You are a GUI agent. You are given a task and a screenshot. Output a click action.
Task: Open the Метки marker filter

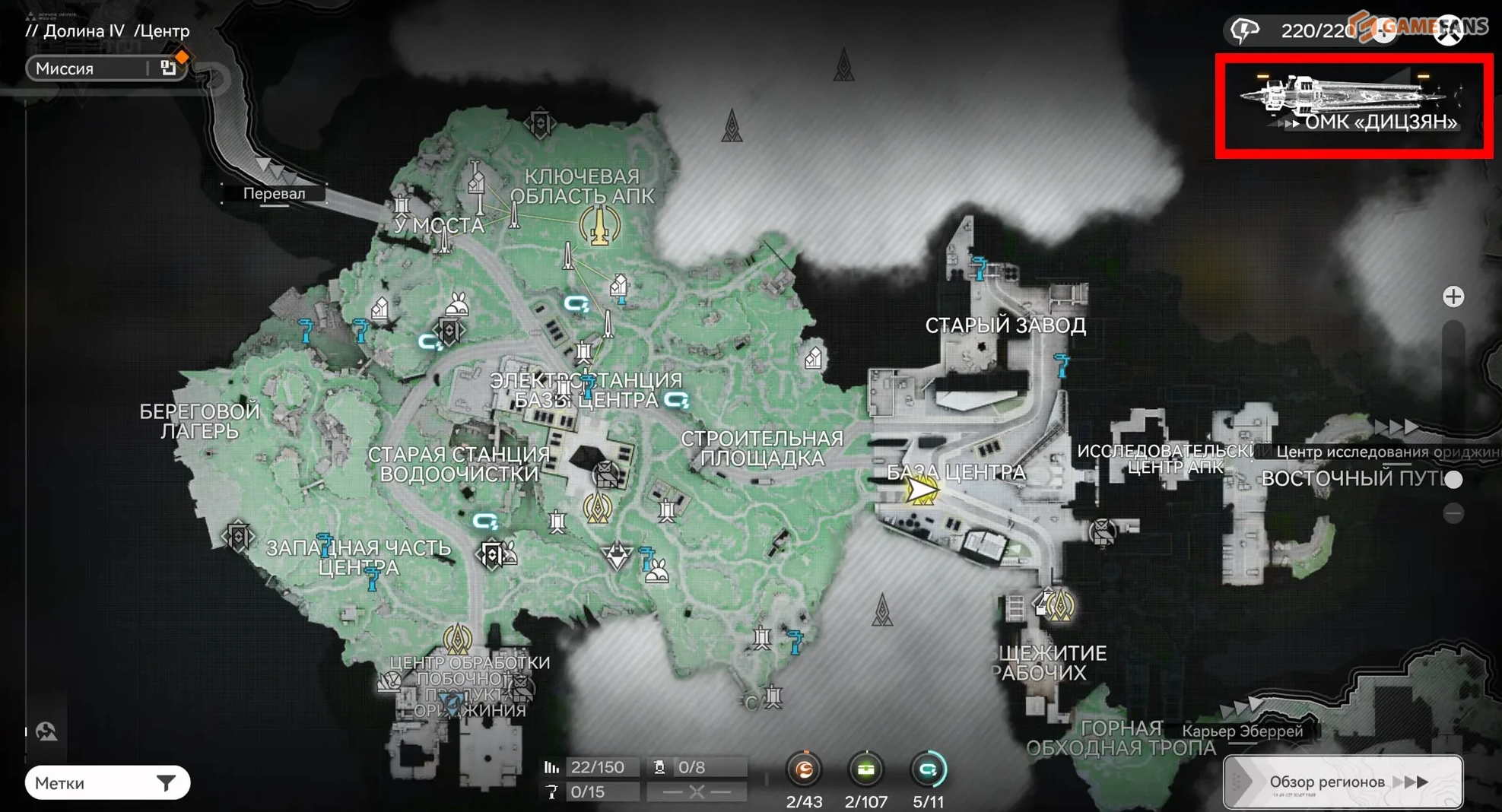tap(106, 782)
